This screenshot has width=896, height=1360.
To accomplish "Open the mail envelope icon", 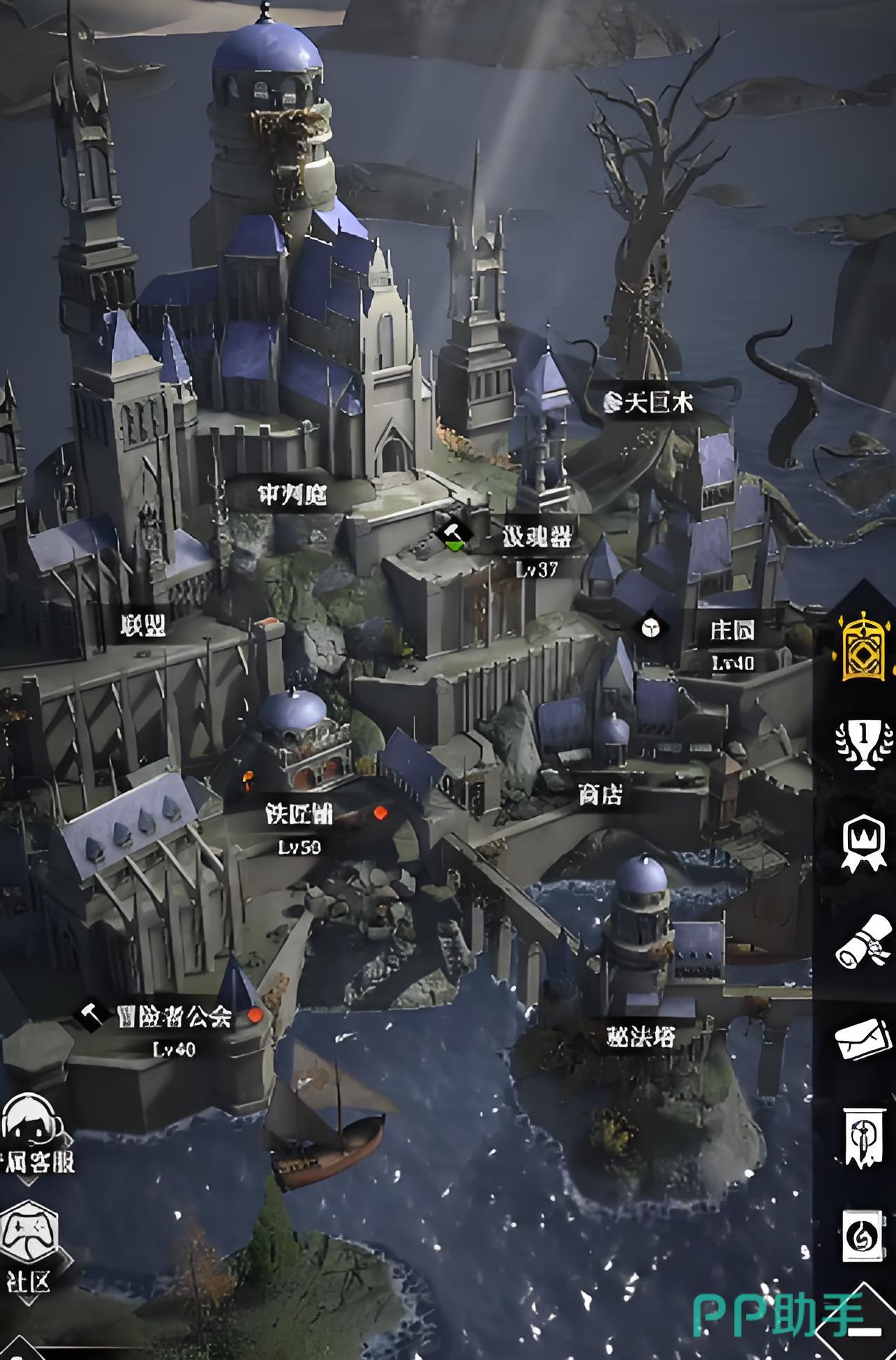I will click(x=864, y=1037).
